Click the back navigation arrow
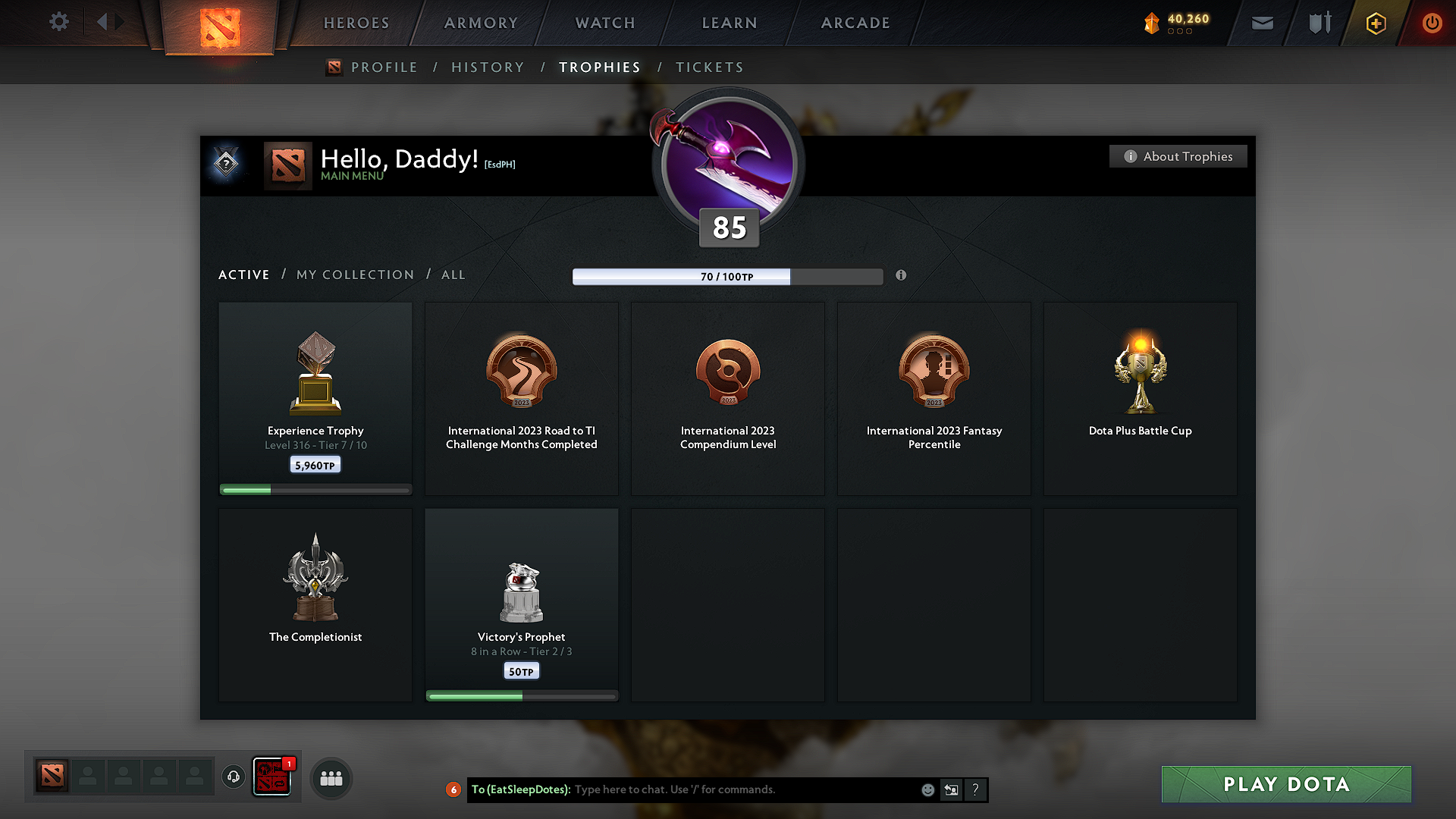Viewport: 1456px width, 819px height. point(103,22)
